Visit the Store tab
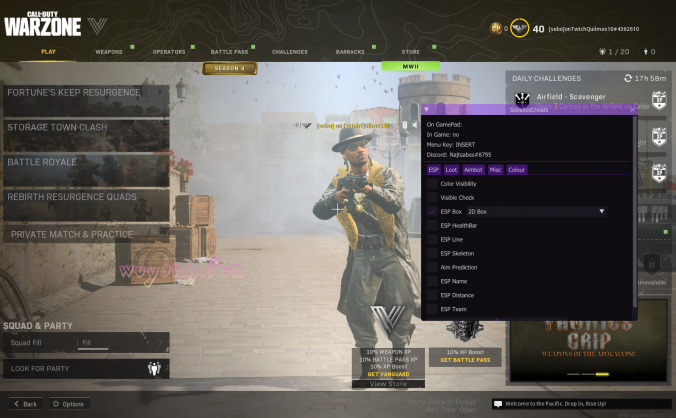676x418 pixels. [410, 51]
